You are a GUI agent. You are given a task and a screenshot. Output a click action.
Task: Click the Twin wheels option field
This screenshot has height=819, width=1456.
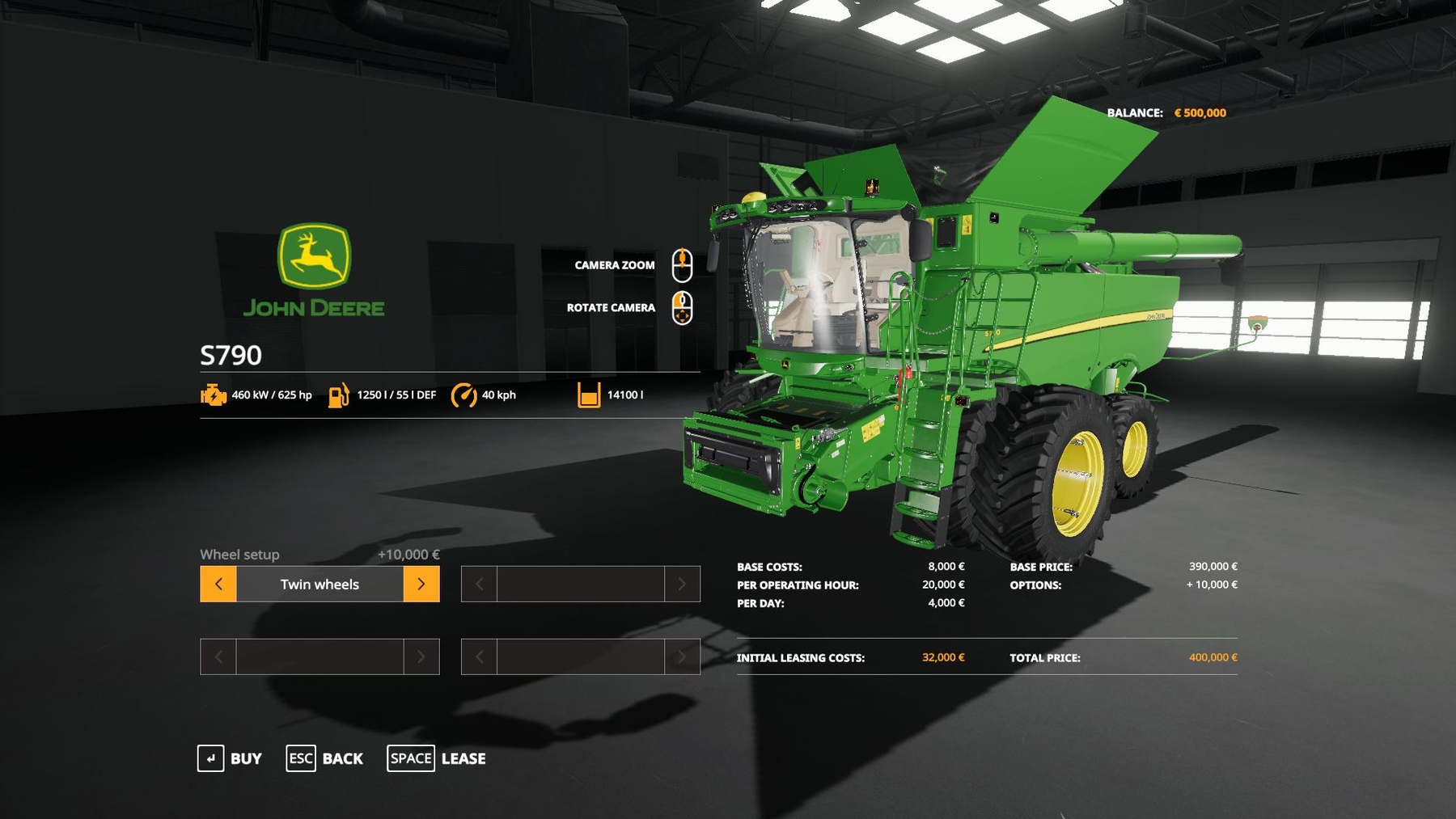click(x=320, y=584)
